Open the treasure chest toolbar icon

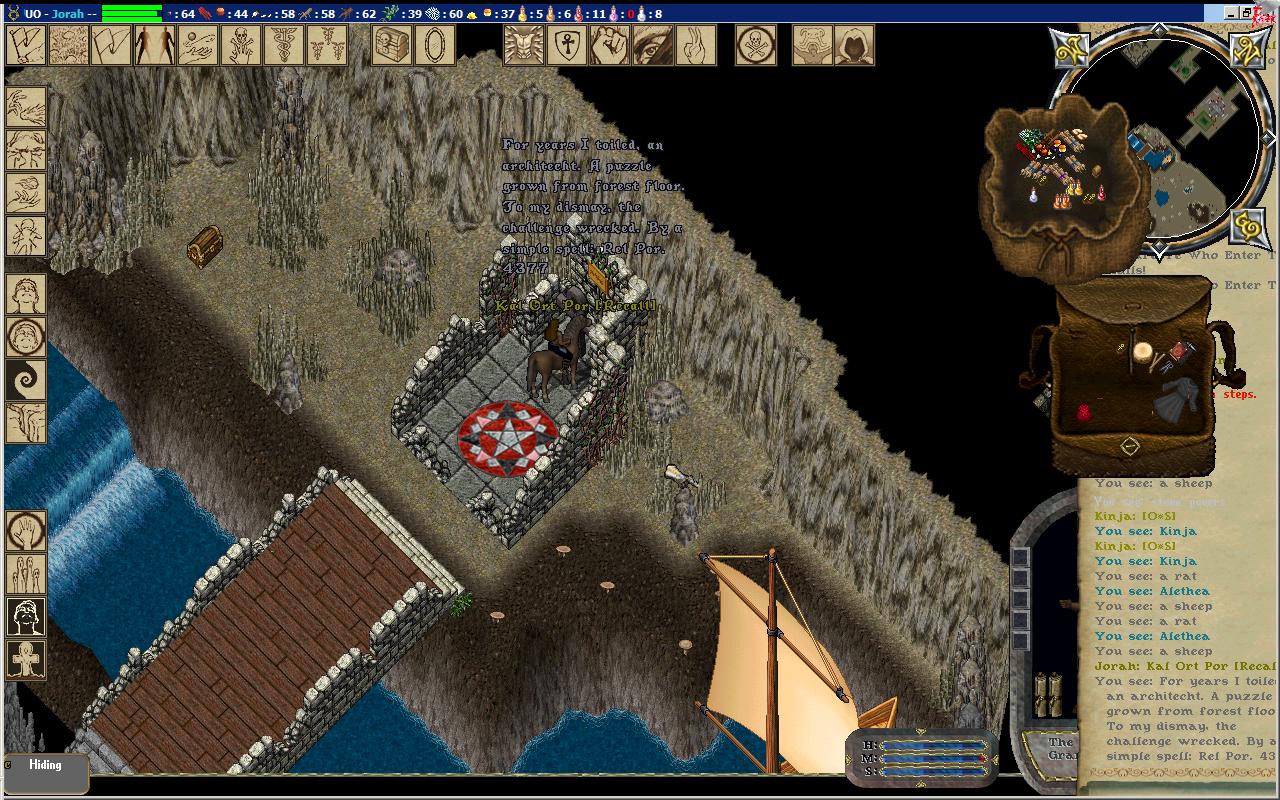[x=392, y=45]
